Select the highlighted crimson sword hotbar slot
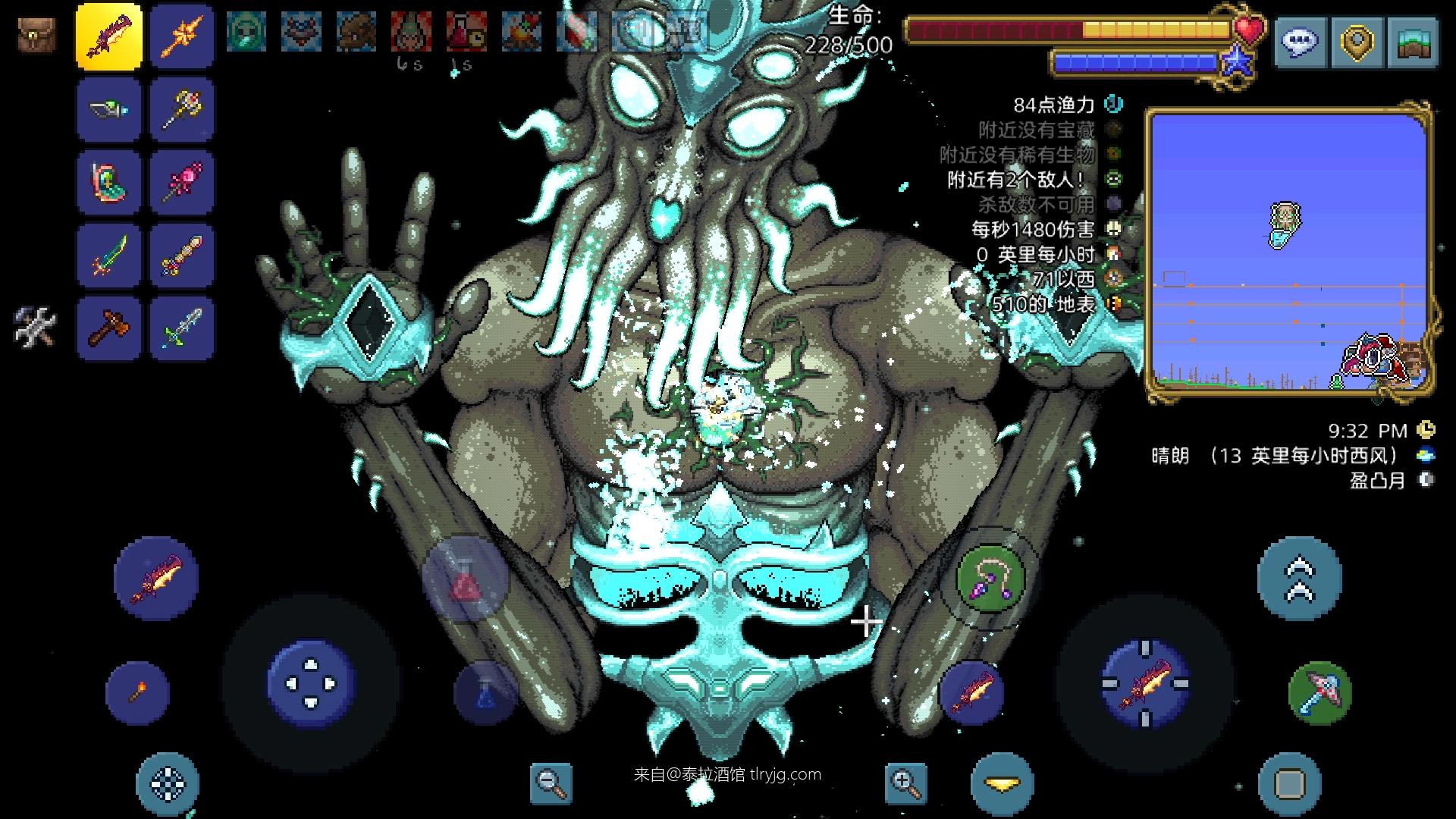This screenshot has height=819, width=1456. (109, 36)
